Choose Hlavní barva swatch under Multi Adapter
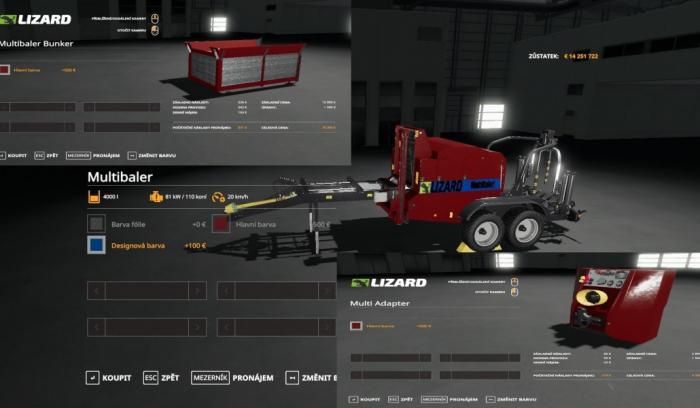The height and width of the screenshot is (408, 700). coord(356,325)
